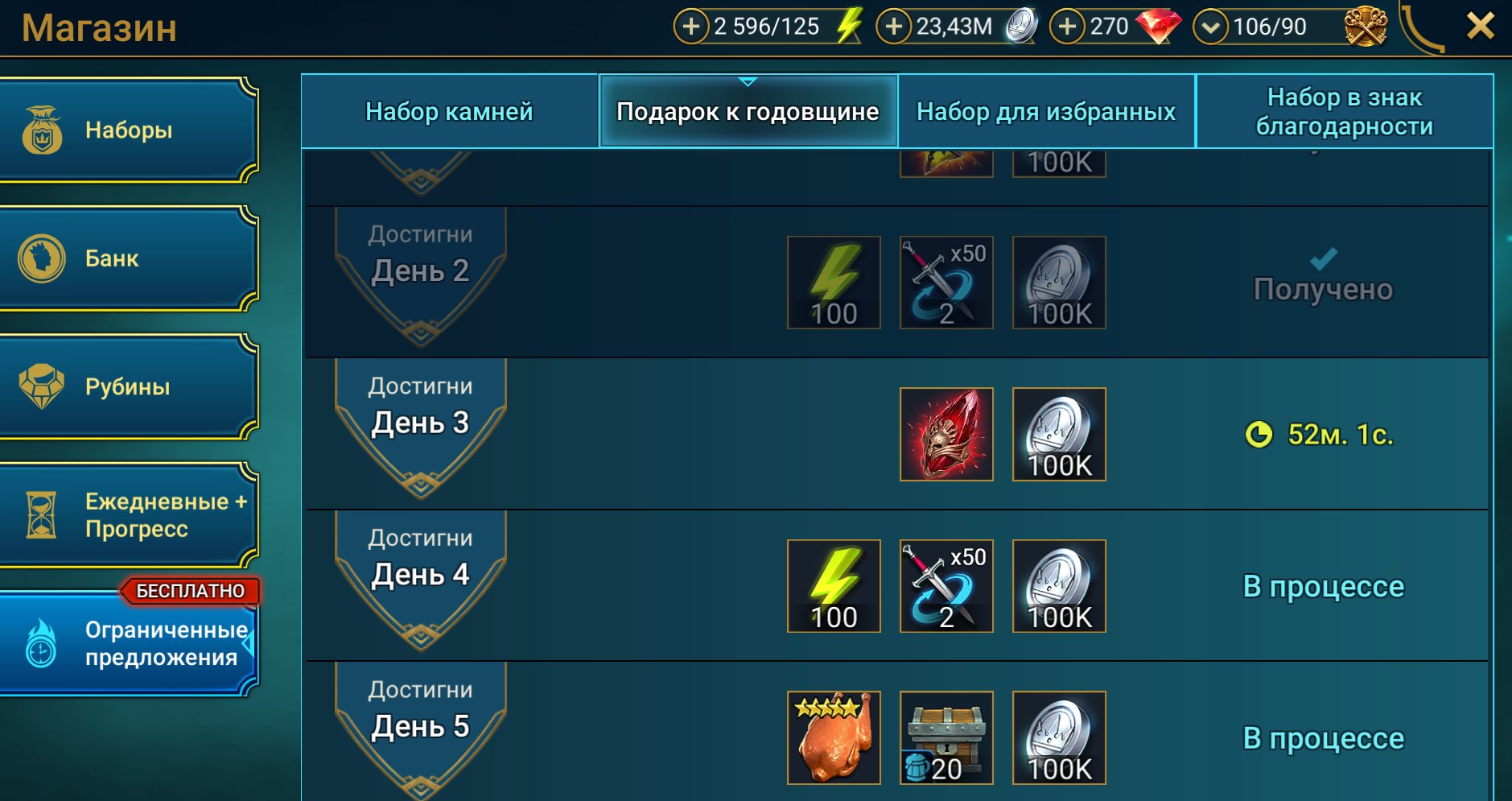Go to the Рубины section
Viewport: 1512px width, 801px height.
[x=129, y=386]
